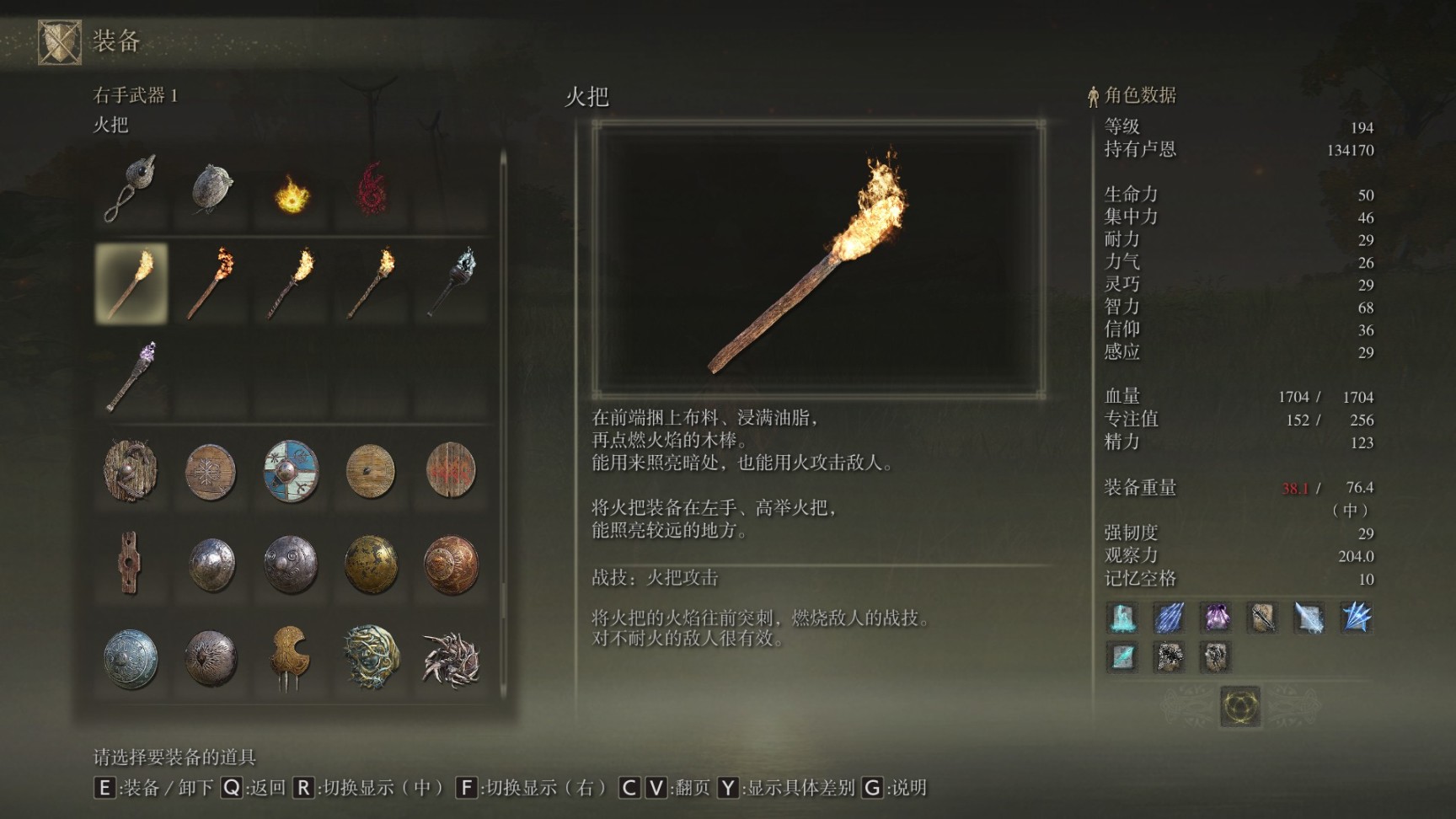Select the wooden shield with red markings
This screenshot has height=819, width=1456.
tap(451, 471)
